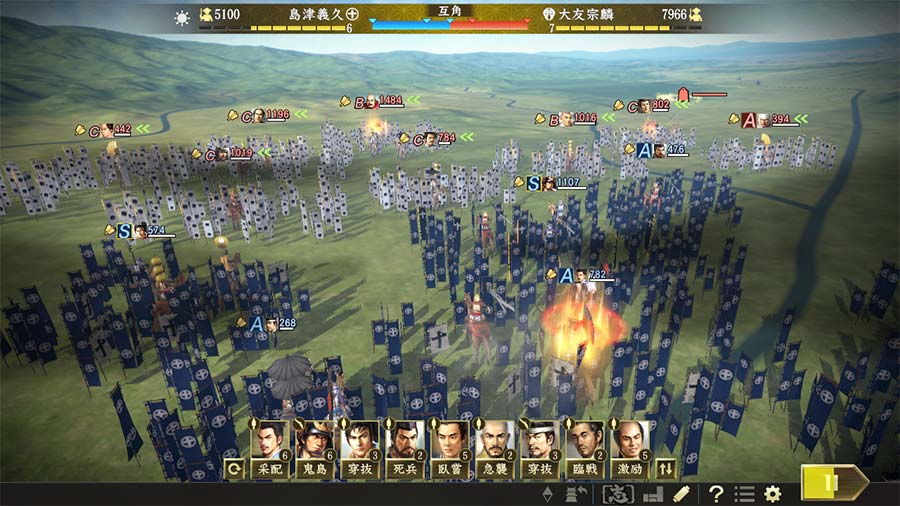
Task: Select the allied S-rank unit with 574 troops
Action: (141, 231)
